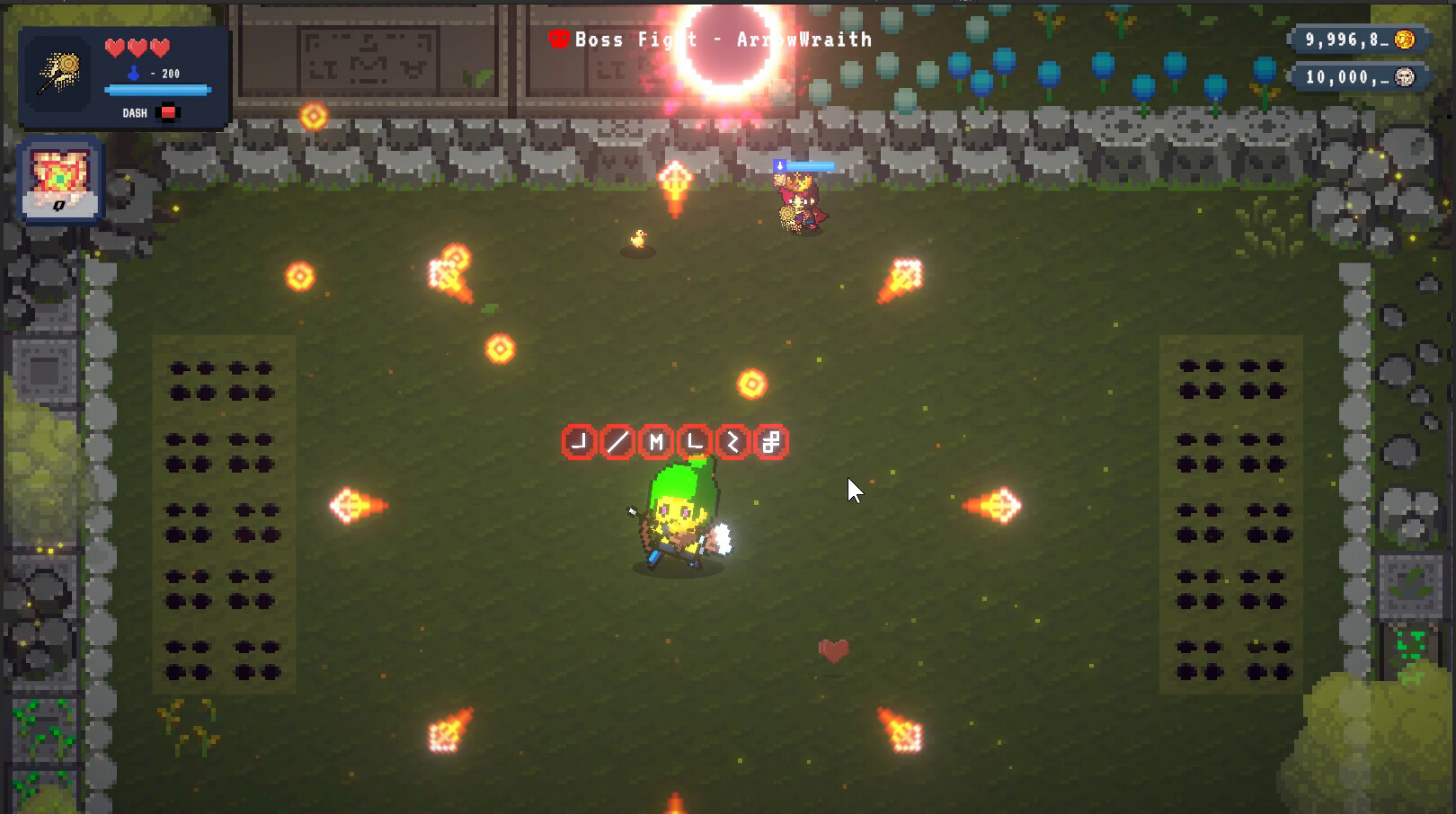Pick up the heart below the player
Image resolution: width=1456 pixels, height=814 pixels.
tap(831, 649)
